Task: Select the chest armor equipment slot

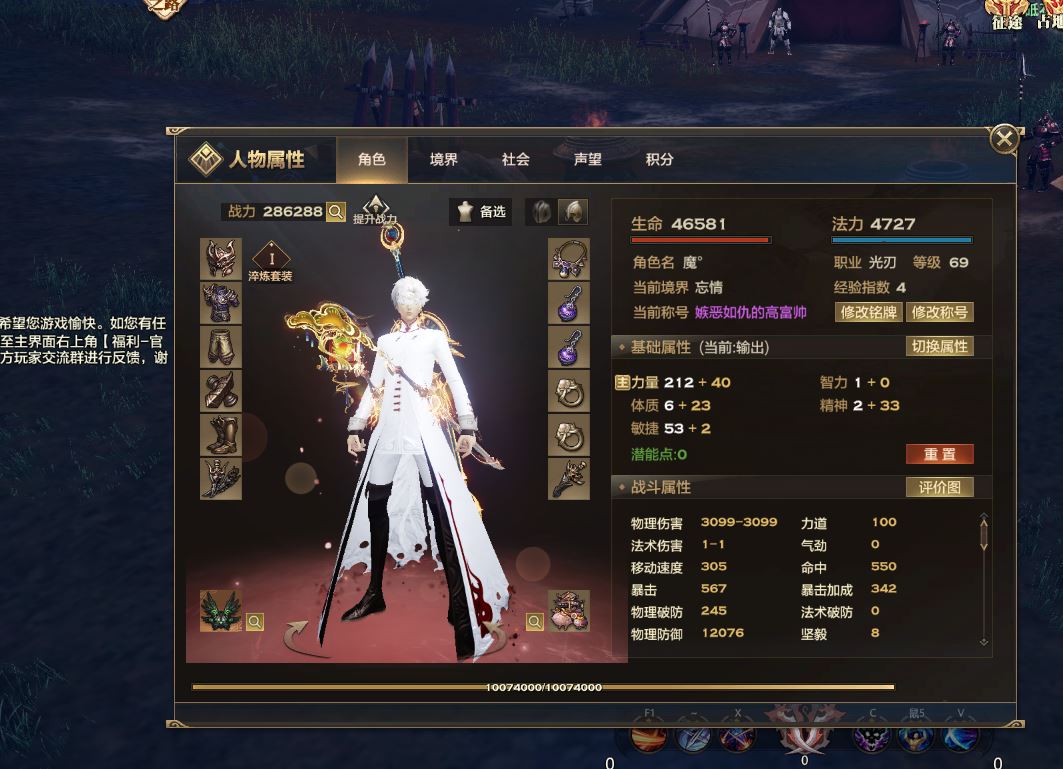Action: click(x=221, y=303)
